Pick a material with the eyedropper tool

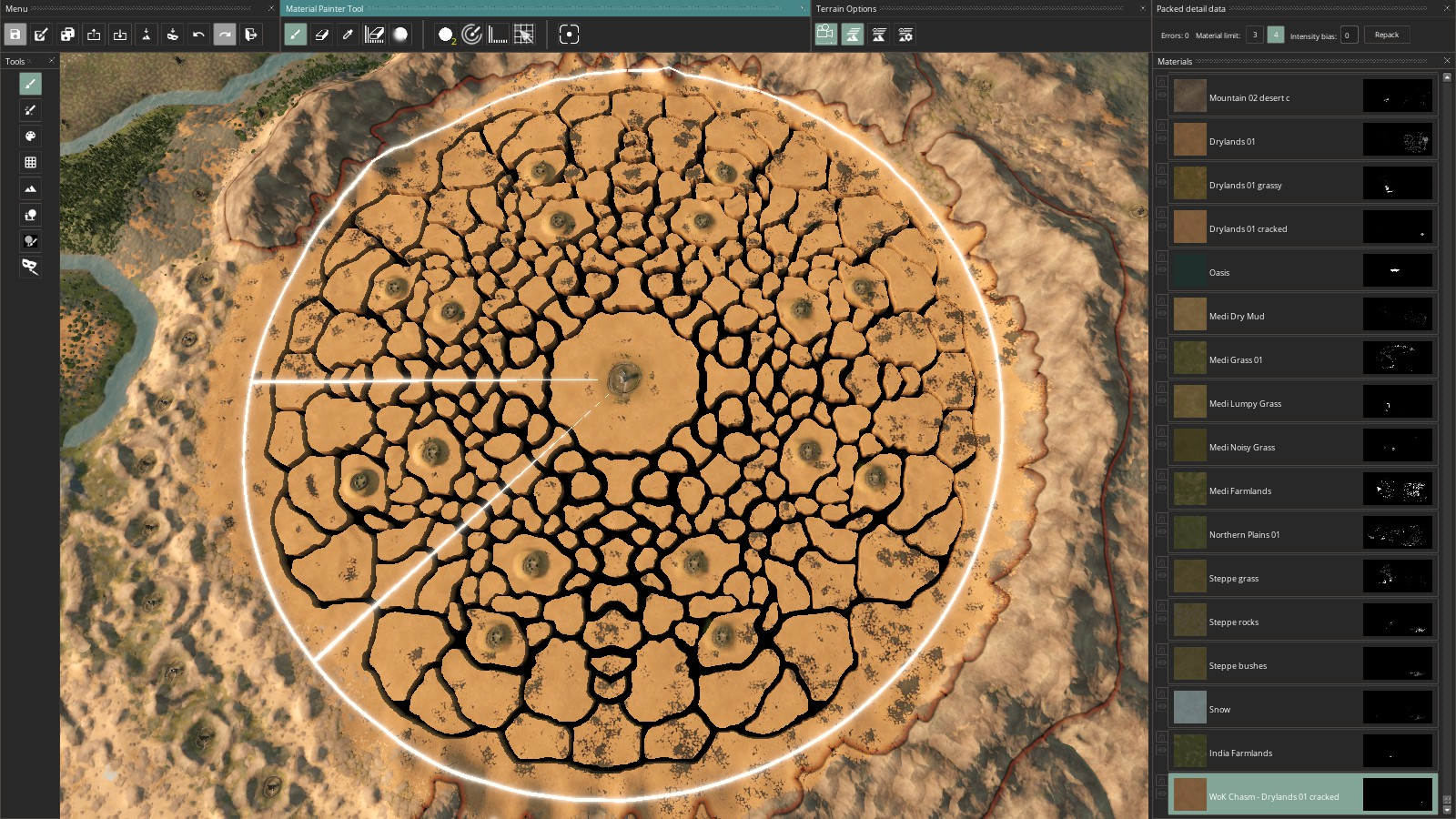pyautogui.click(x=348, y=35)
